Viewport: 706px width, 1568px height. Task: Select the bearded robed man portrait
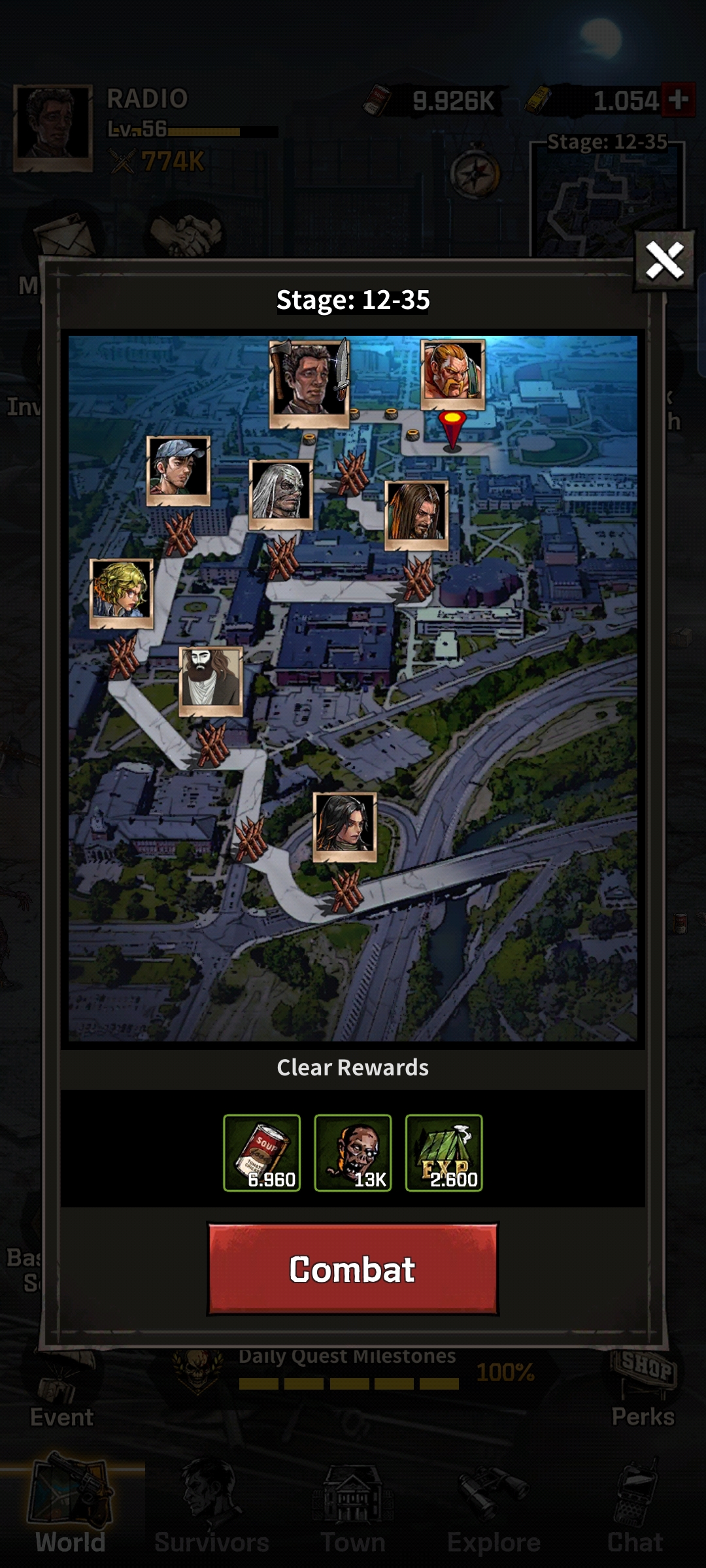[x=210, y=680]
